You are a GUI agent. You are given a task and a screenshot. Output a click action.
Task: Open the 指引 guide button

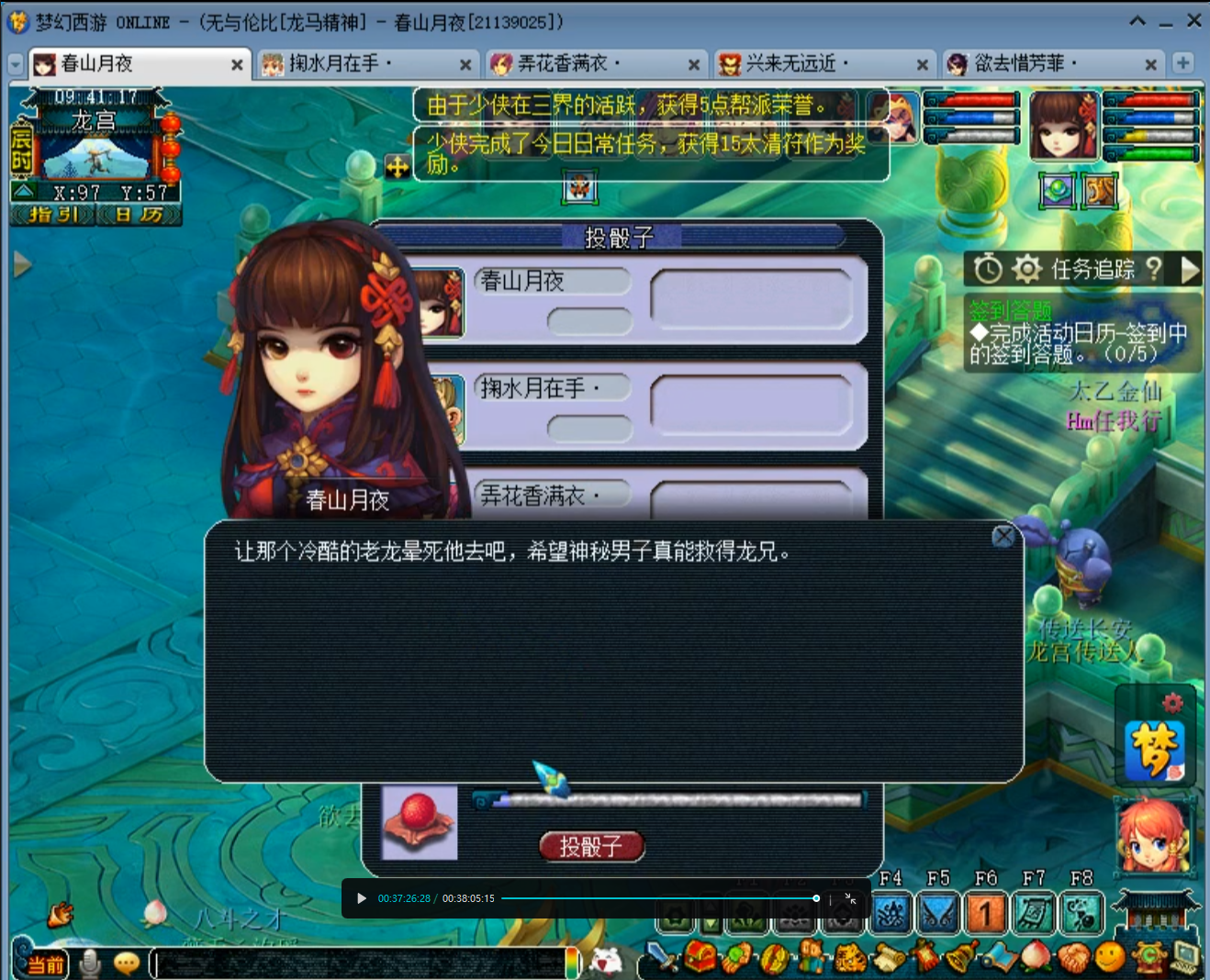[x=52, y=215]
